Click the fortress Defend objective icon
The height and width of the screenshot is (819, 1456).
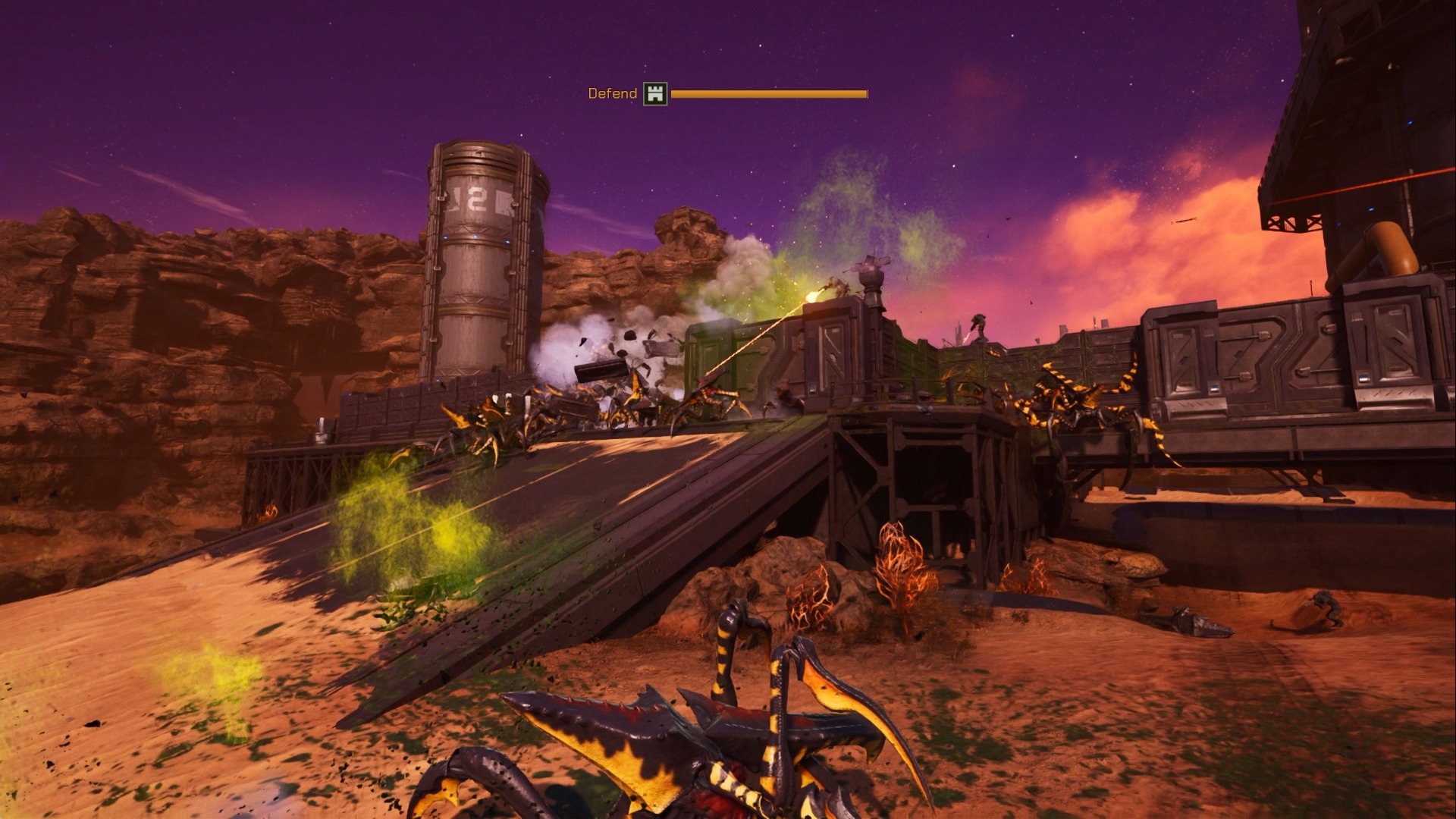coord(654,95)
